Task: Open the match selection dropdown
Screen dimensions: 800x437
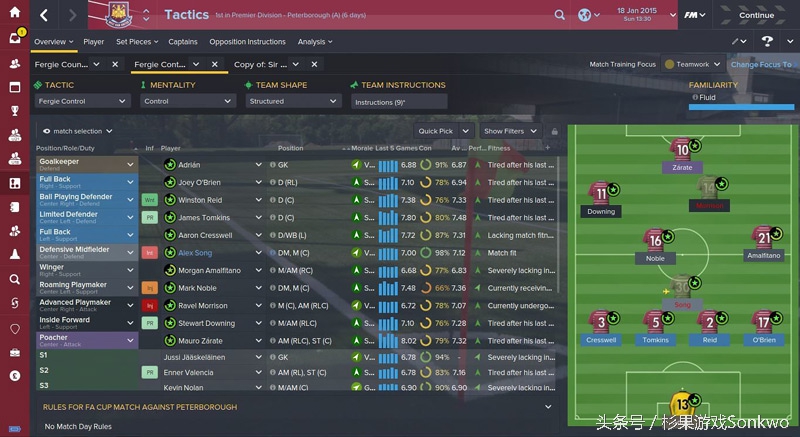Action: point(80,131)
